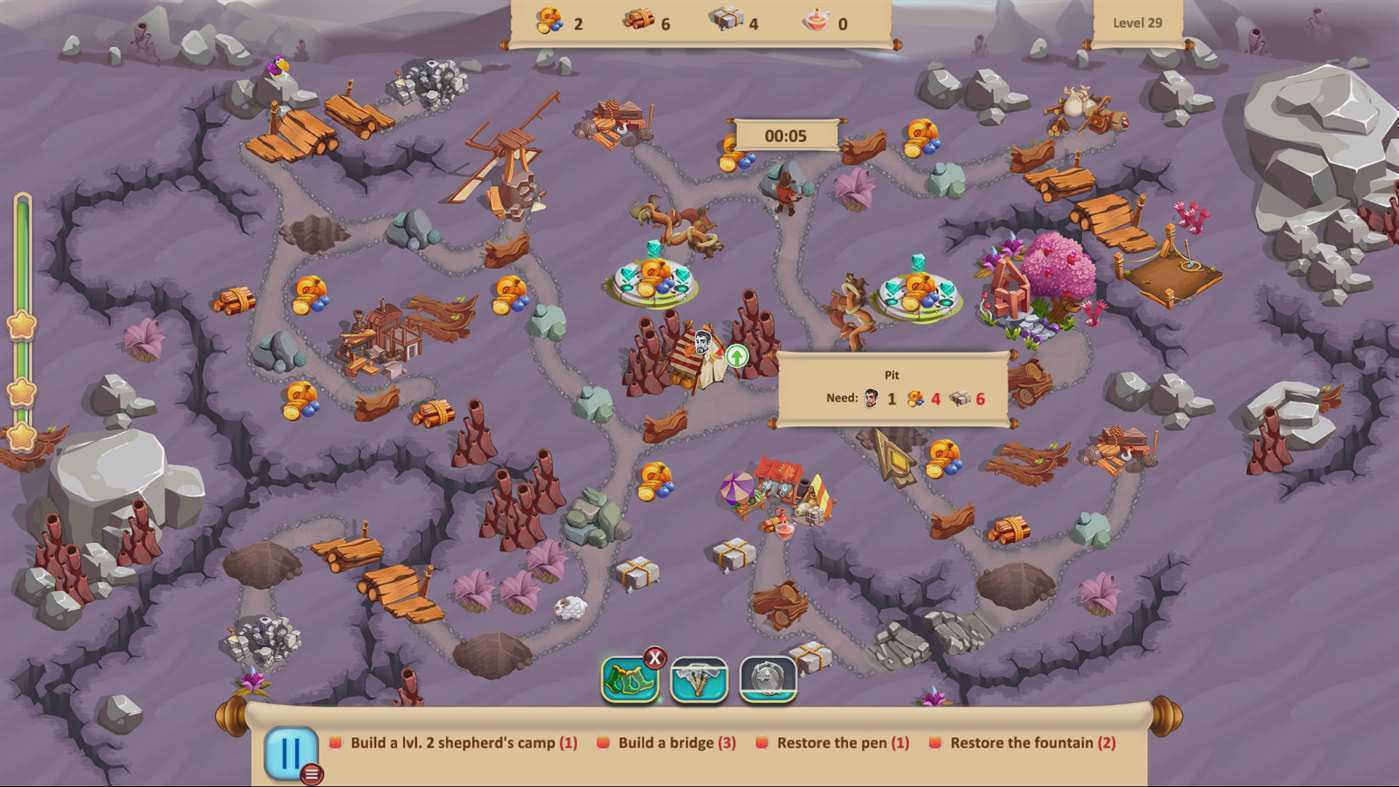
Task: Click the Level 29 banner top right
Action: tap(1138, 21)
